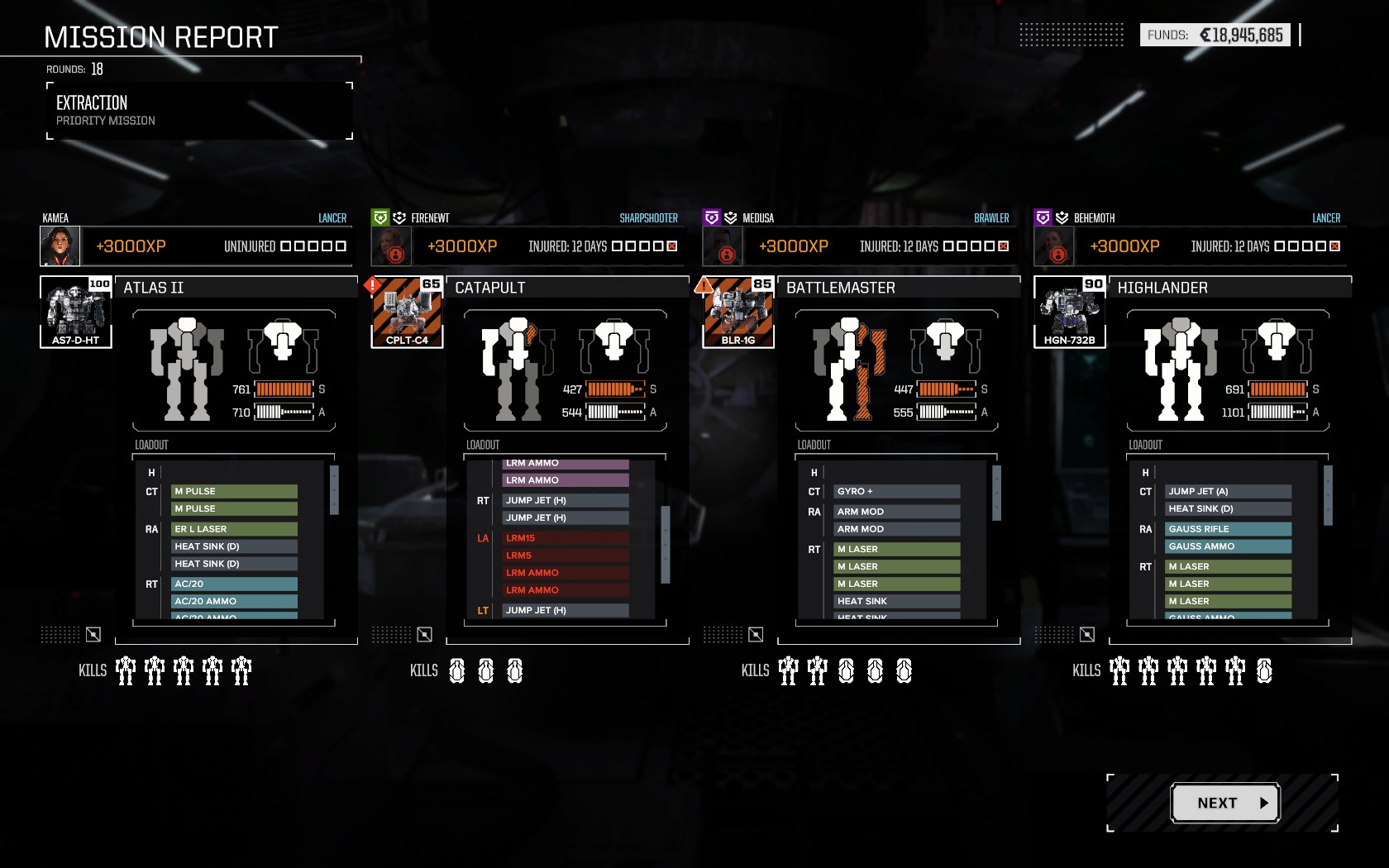Viewport: 1389px width, 868px height.
Task: Click the Atlas II loadout scrollbar
Action: point(334,489)
